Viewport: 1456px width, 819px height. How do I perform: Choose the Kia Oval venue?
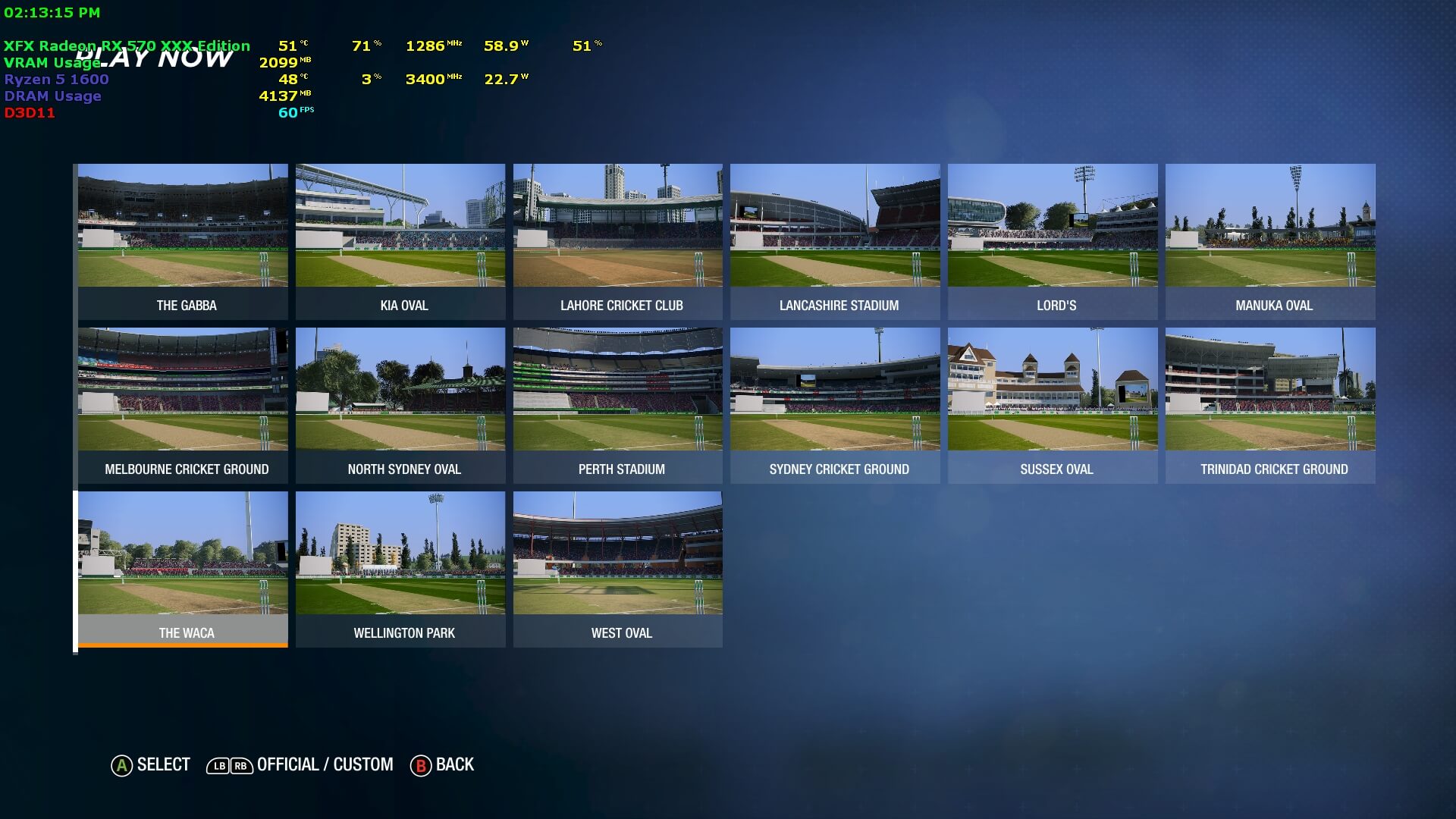tap(400, 241)
